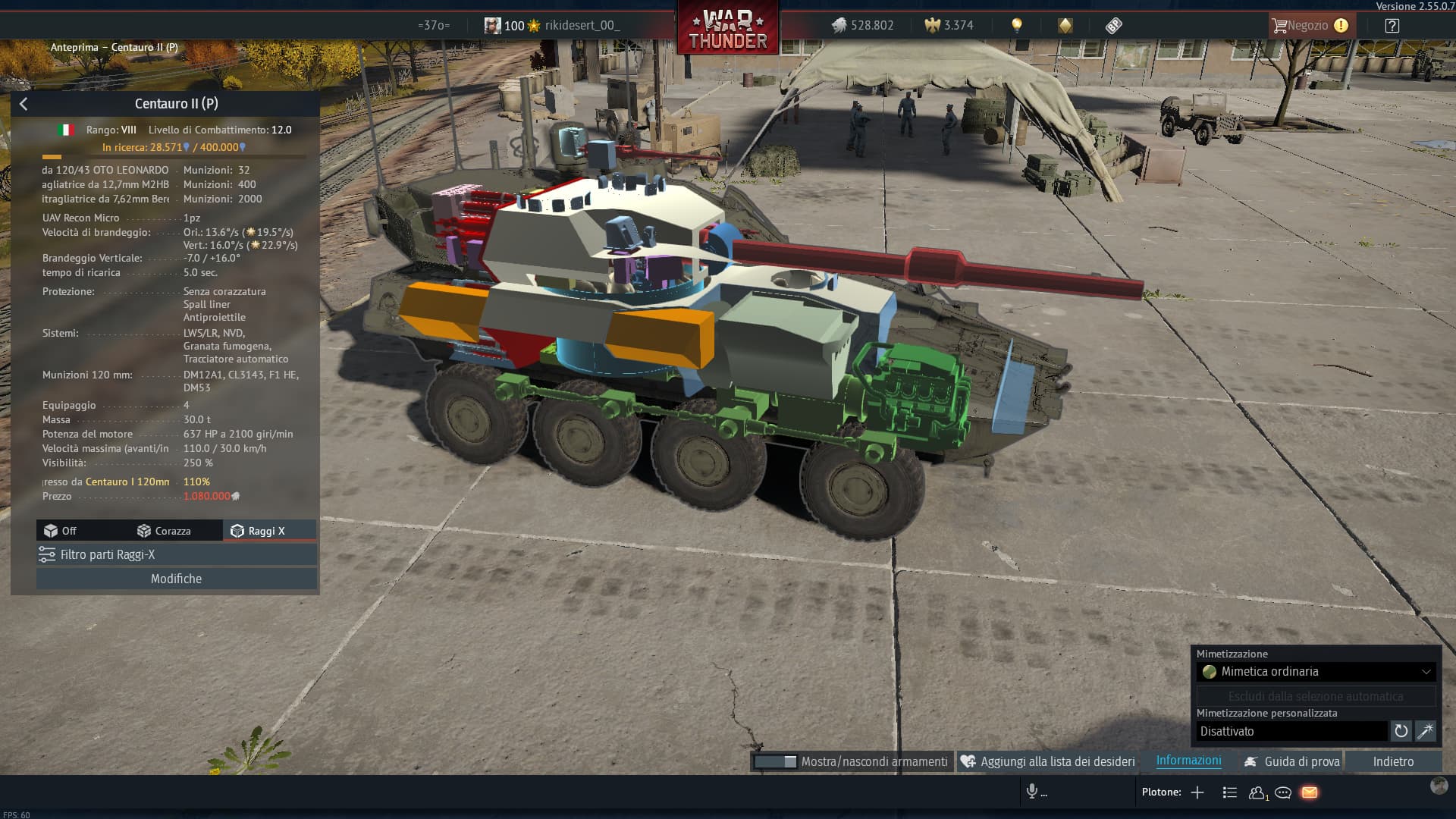The height and width of the screenshot is (819, 1456).
Task: Click the magic wand camouflage editor icon
Action: [x=1426, y=731]
